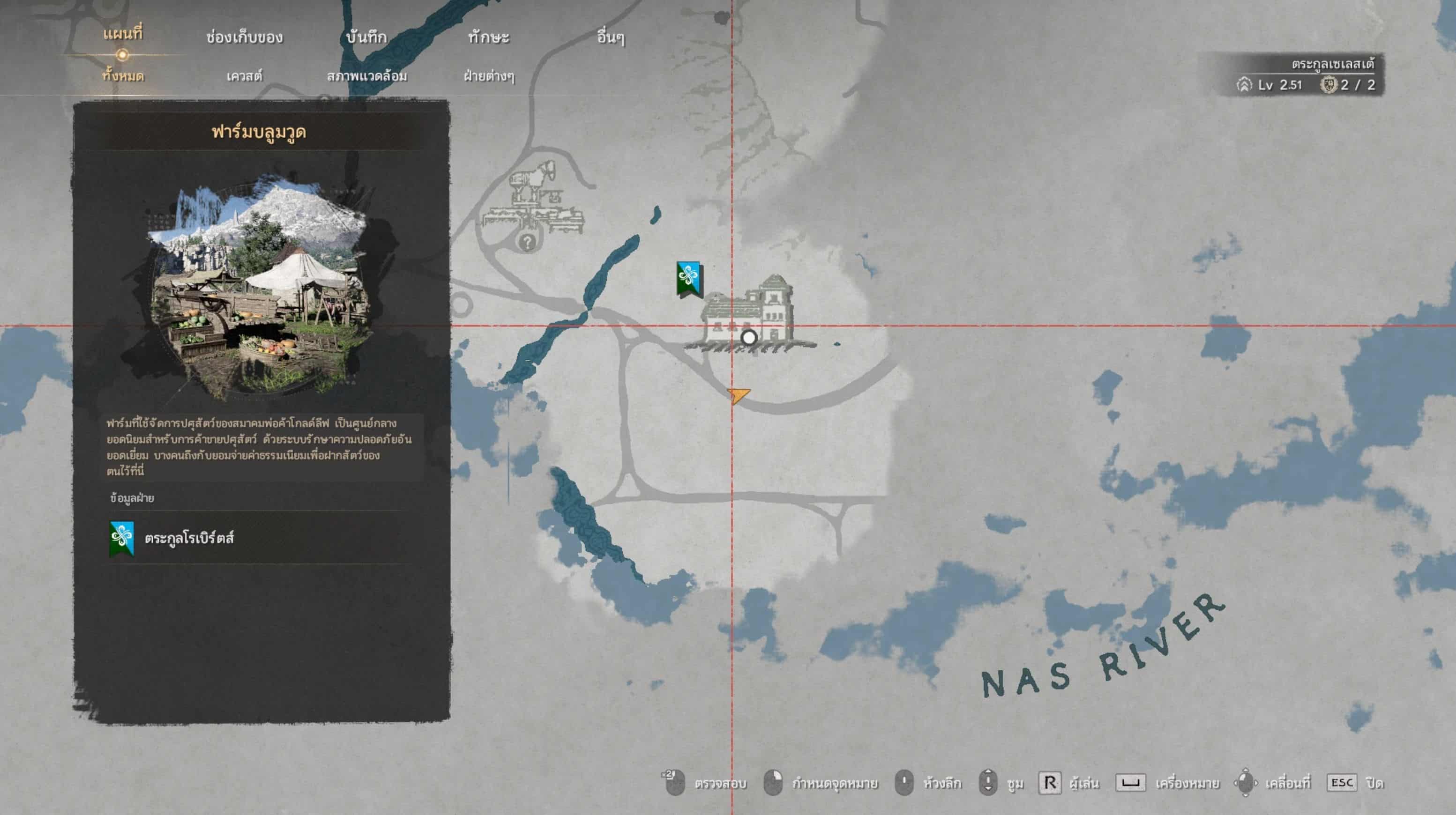Open the บันทึก journal tab

pos(366,38)
